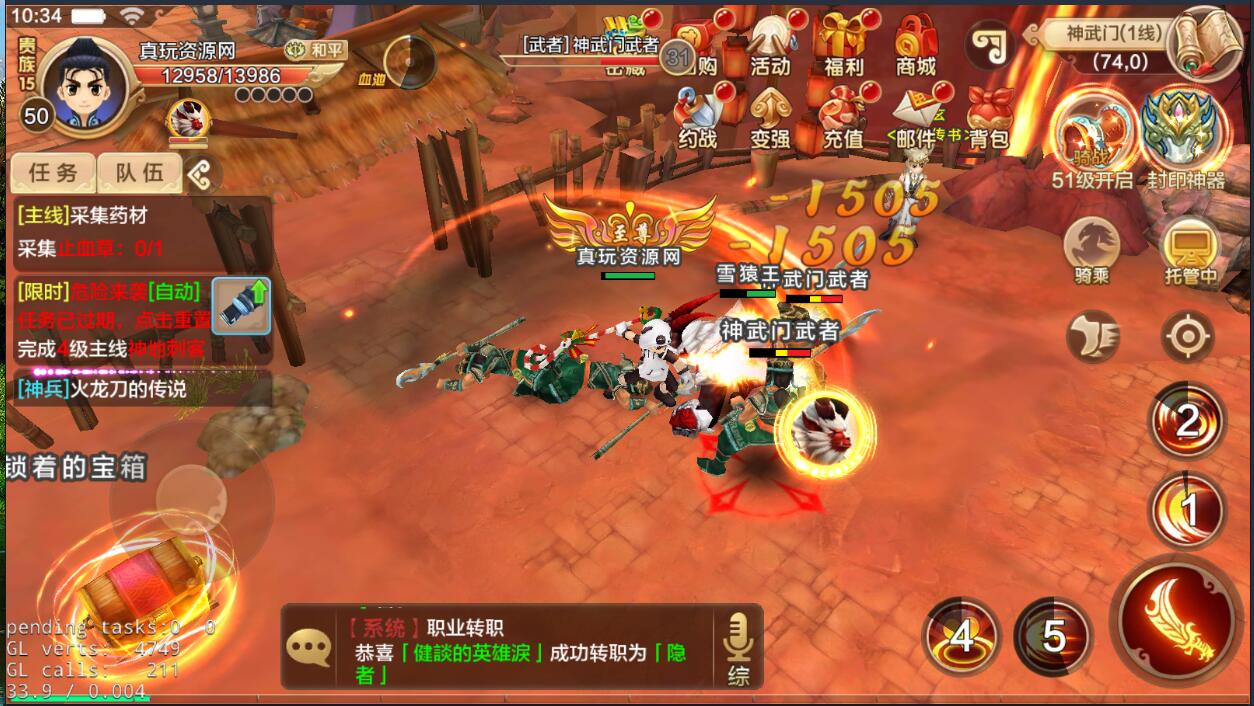Switch to the 任务 quest tab
Viewport: 1254px width, 706px height.
[53, 173]
